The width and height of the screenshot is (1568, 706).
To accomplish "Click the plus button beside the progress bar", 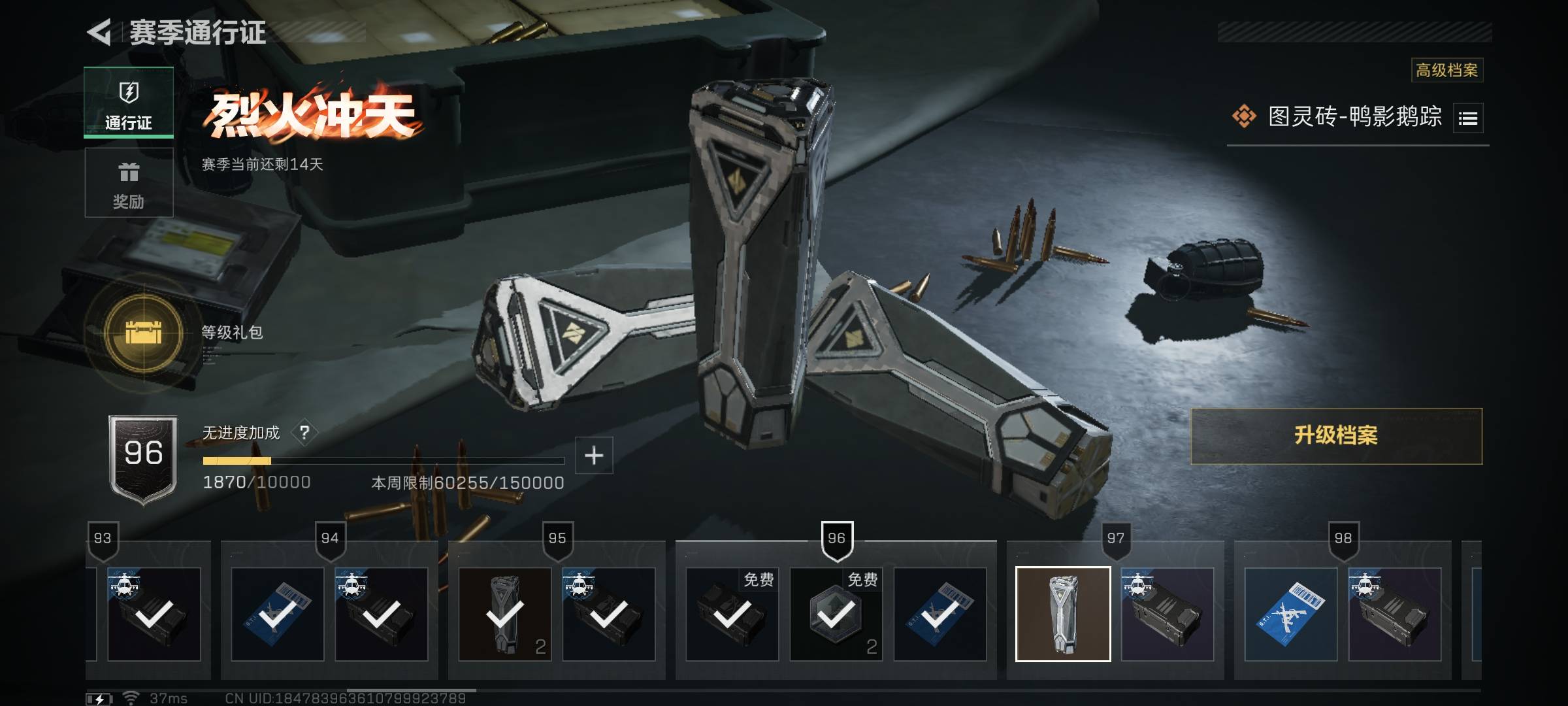I will tap(593, 455).
